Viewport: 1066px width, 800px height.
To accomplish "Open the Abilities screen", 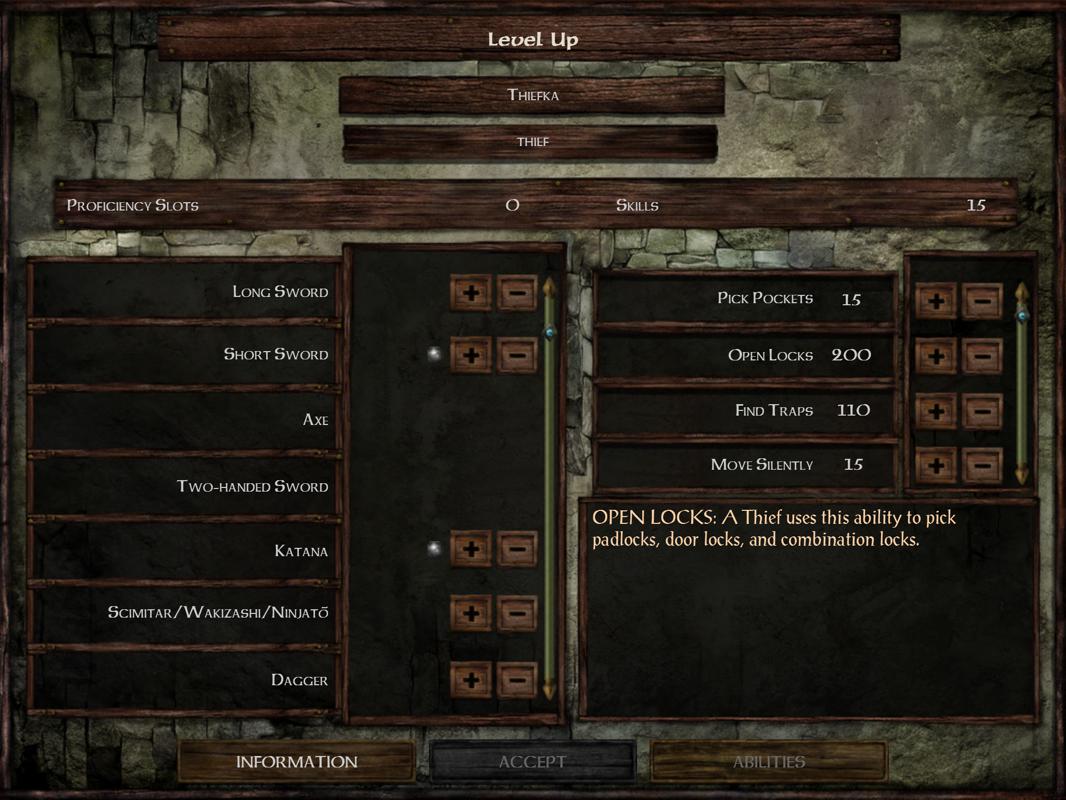I will coord(768,762).
